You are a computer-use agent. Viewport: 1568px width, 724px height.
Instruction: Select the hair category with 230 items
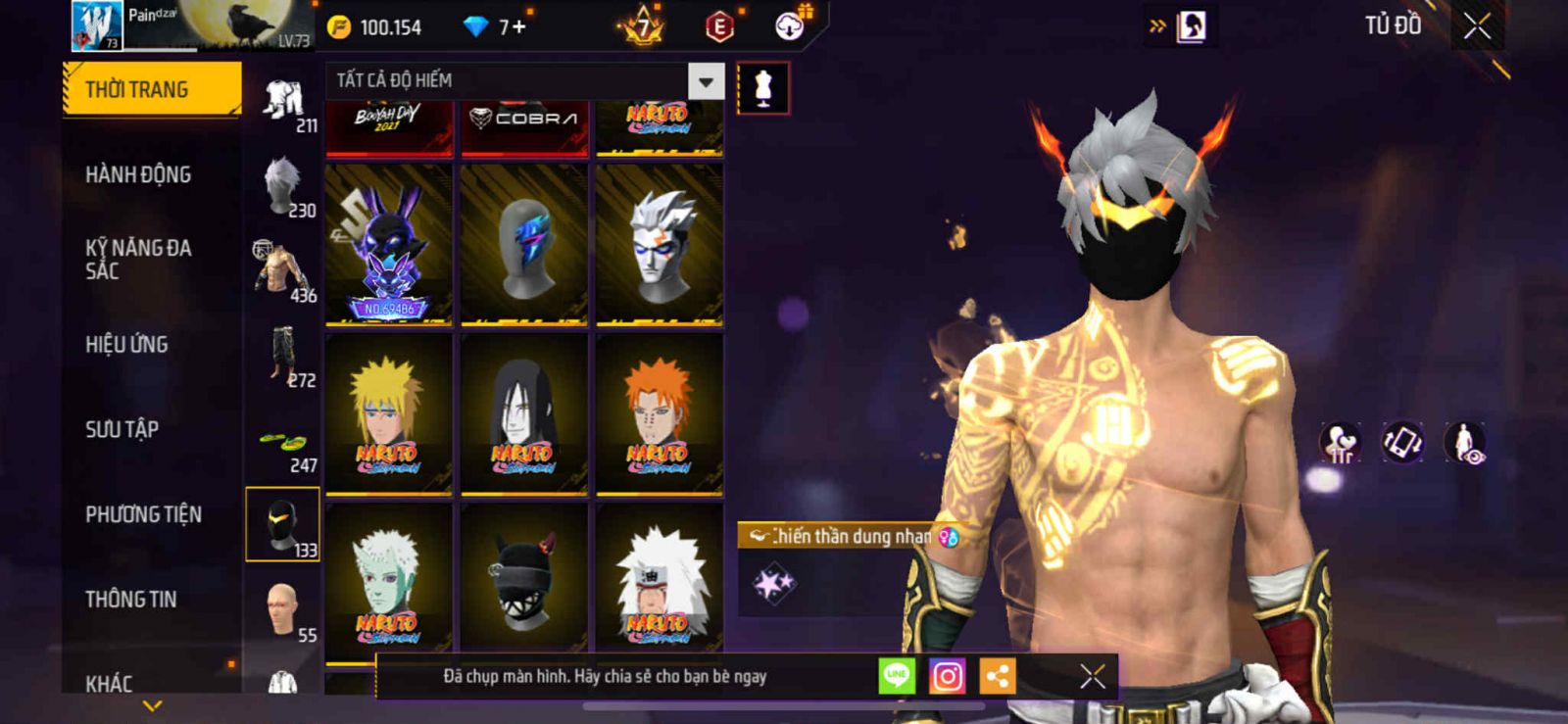pos(284,186)
